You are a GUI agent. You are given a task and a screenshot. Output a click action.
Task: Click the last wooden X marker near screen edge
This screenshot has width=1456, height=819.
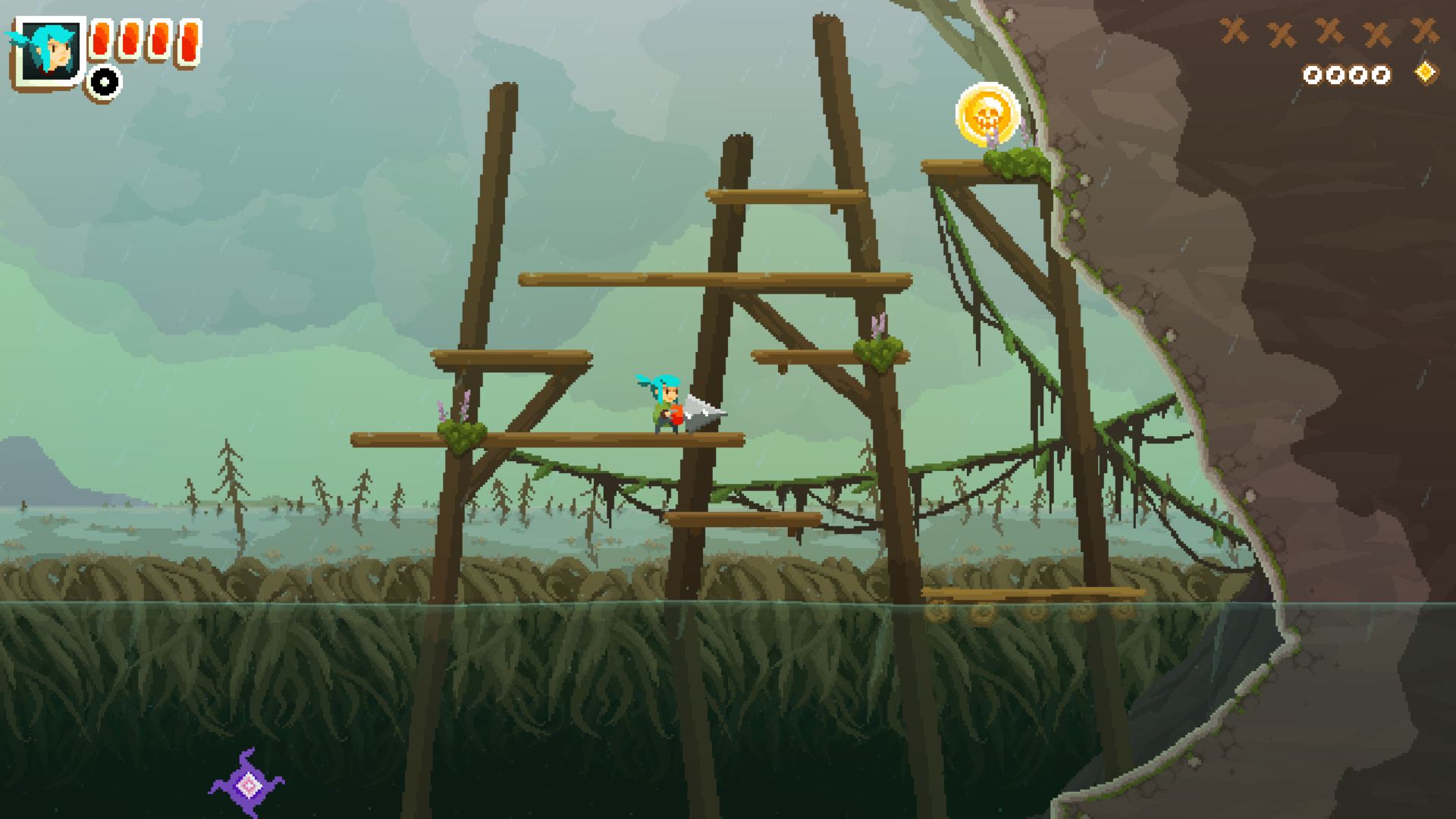point(1426,33)
